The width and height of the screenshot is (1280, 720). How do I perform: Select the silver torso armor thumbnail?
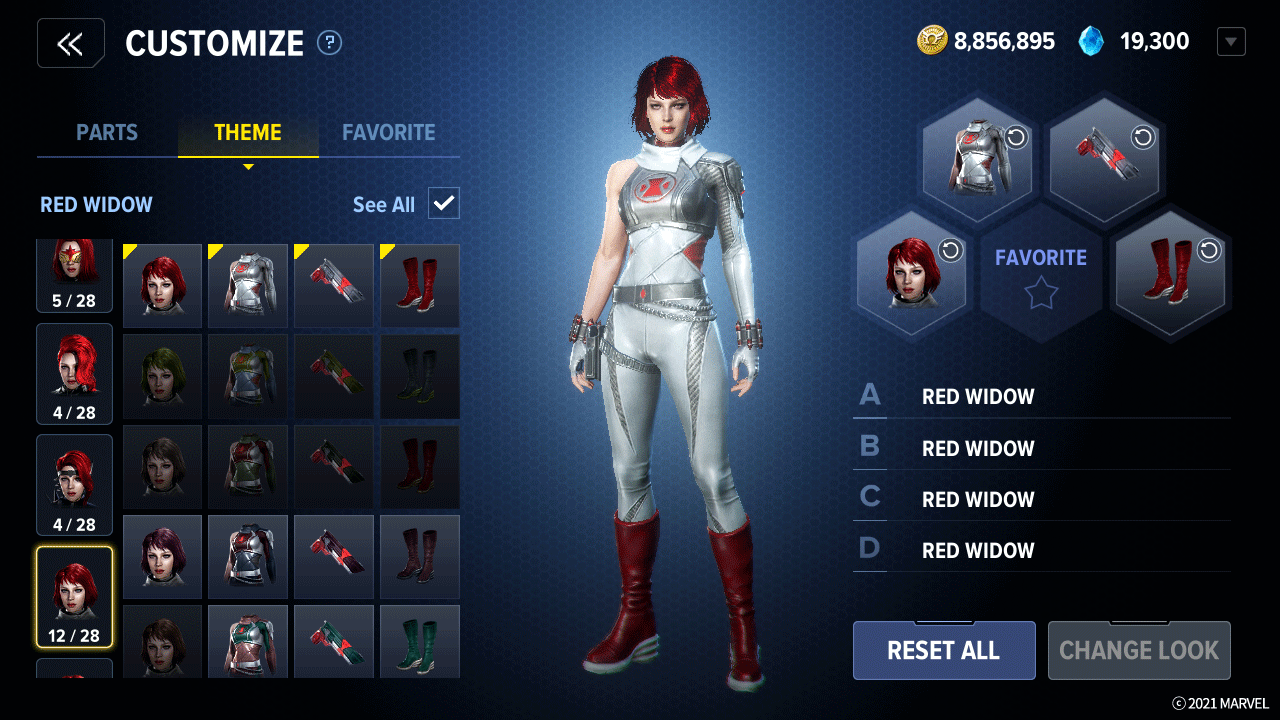tap(248, 286)
